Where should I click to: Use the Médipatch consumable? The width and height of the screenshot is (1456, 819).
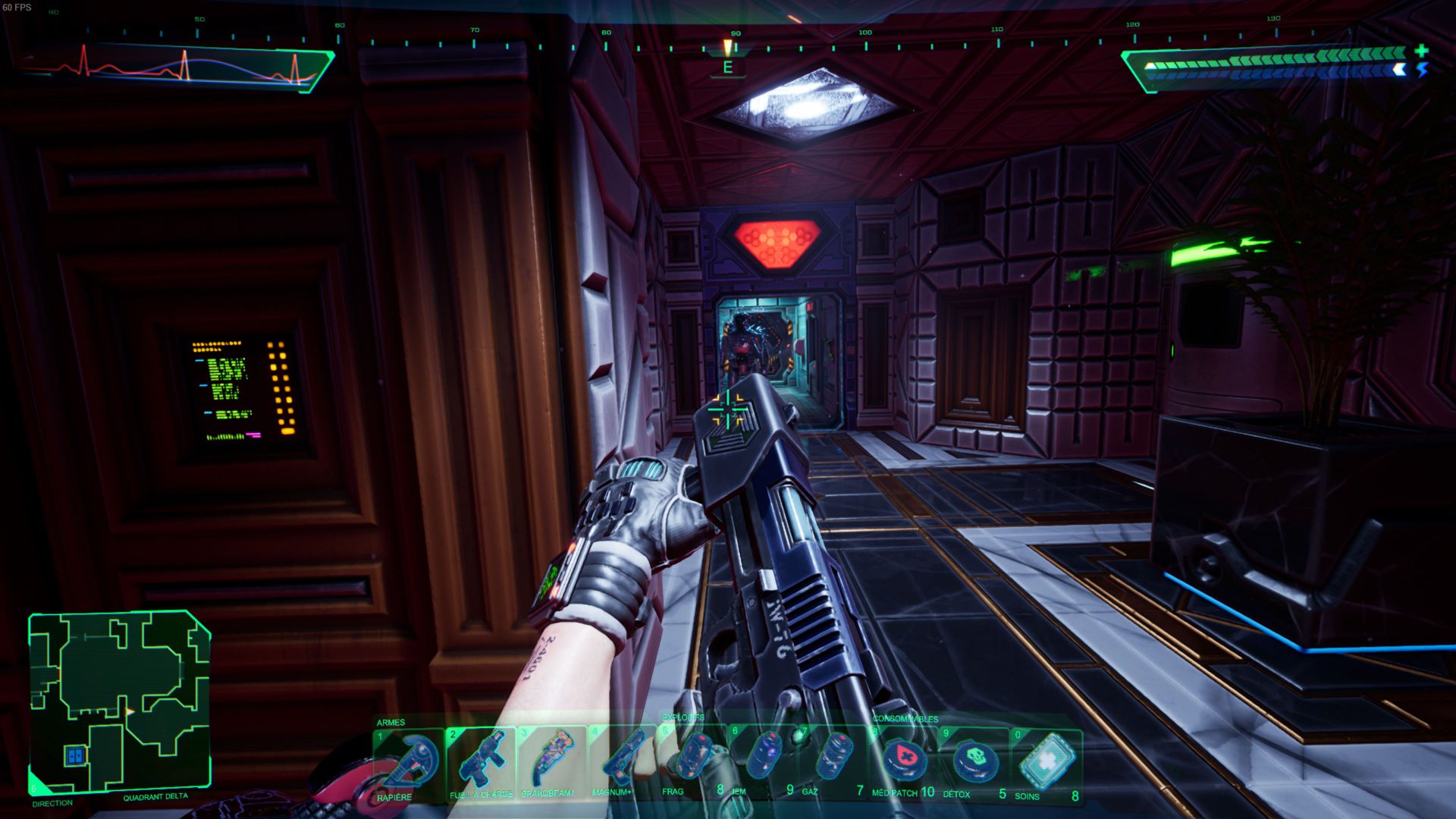click(x=903, y=763)
